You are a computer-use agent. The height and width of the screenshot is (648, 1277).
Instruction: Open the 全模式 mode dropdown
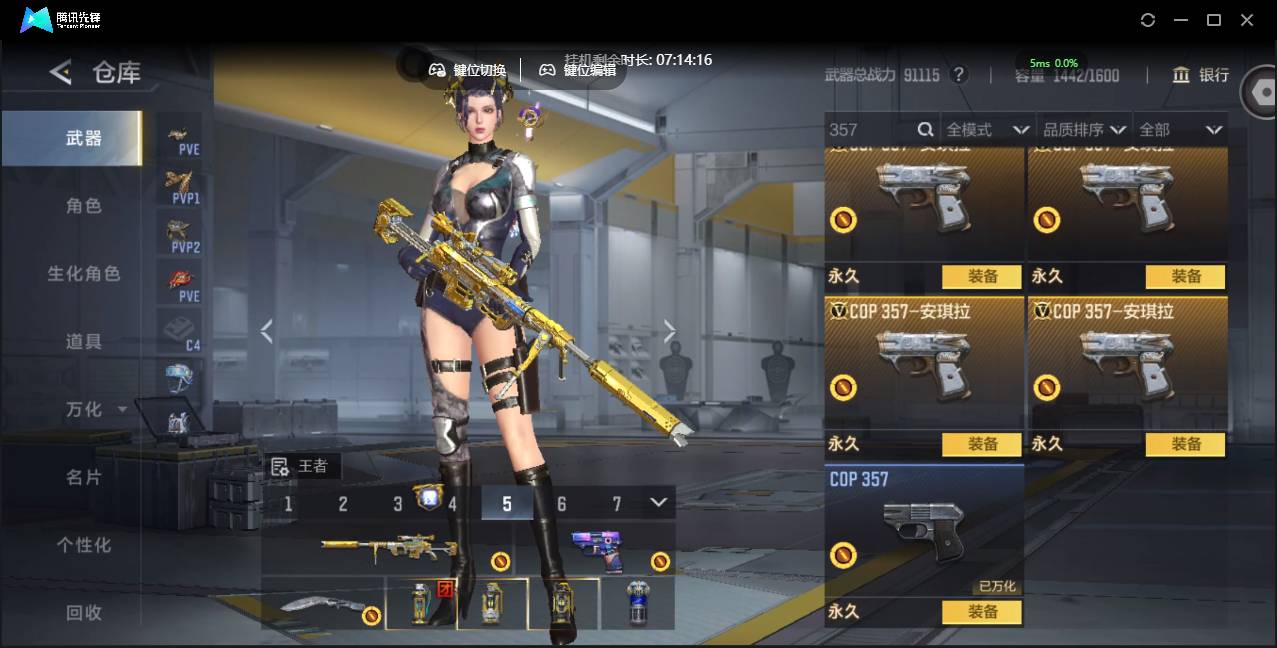coord(987,130)
